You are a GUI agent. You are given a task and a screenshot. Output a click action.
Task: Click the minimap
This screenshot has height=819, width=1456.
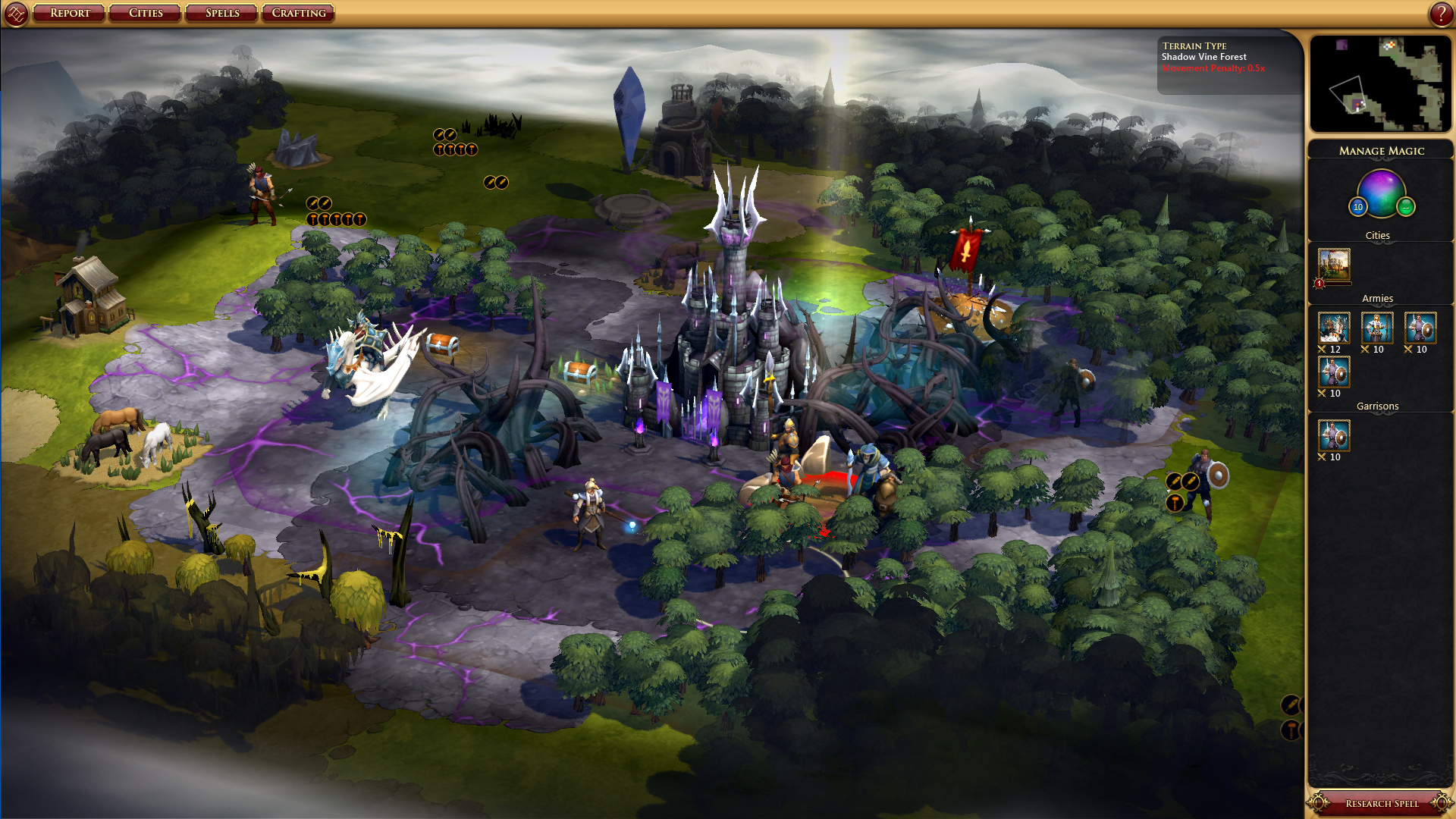tap(1380, 83)
